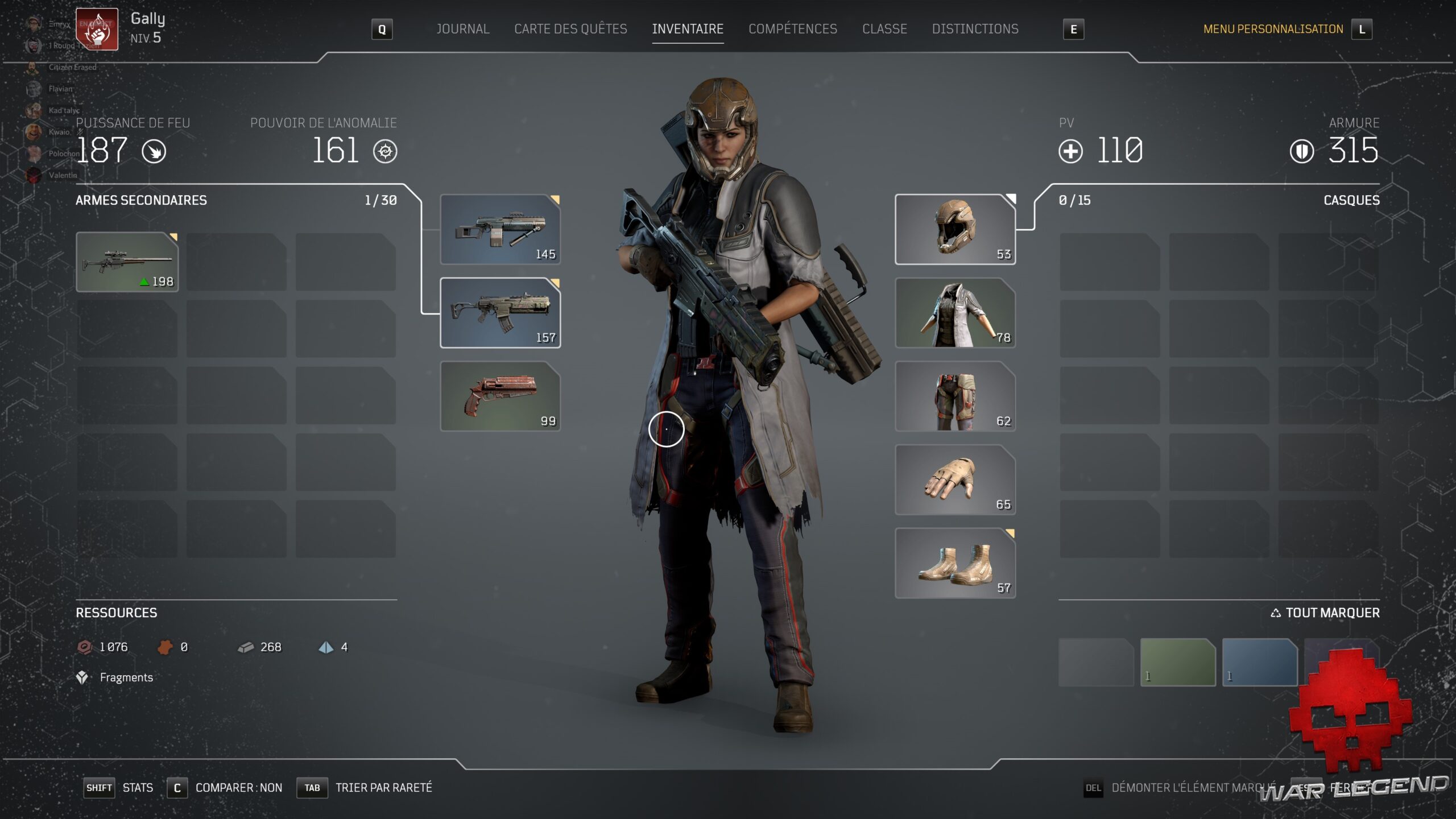This screenshot has width=1456, height=819.
Task: Select the leg armor pants slot
Action: [x=955, y=396]
